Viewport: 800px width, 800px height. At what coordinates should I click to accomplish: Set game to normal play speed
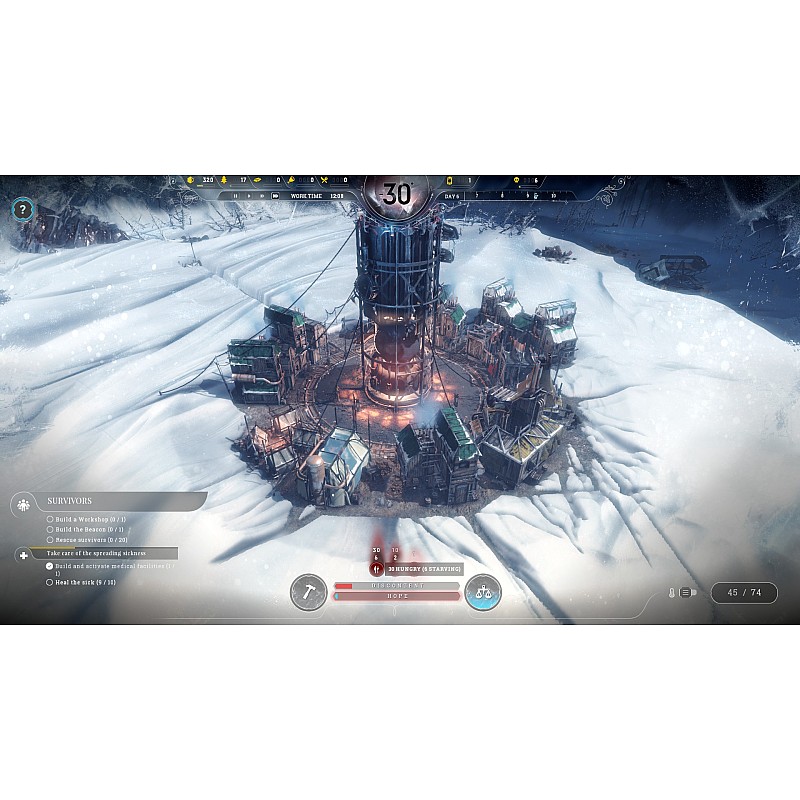249,196
